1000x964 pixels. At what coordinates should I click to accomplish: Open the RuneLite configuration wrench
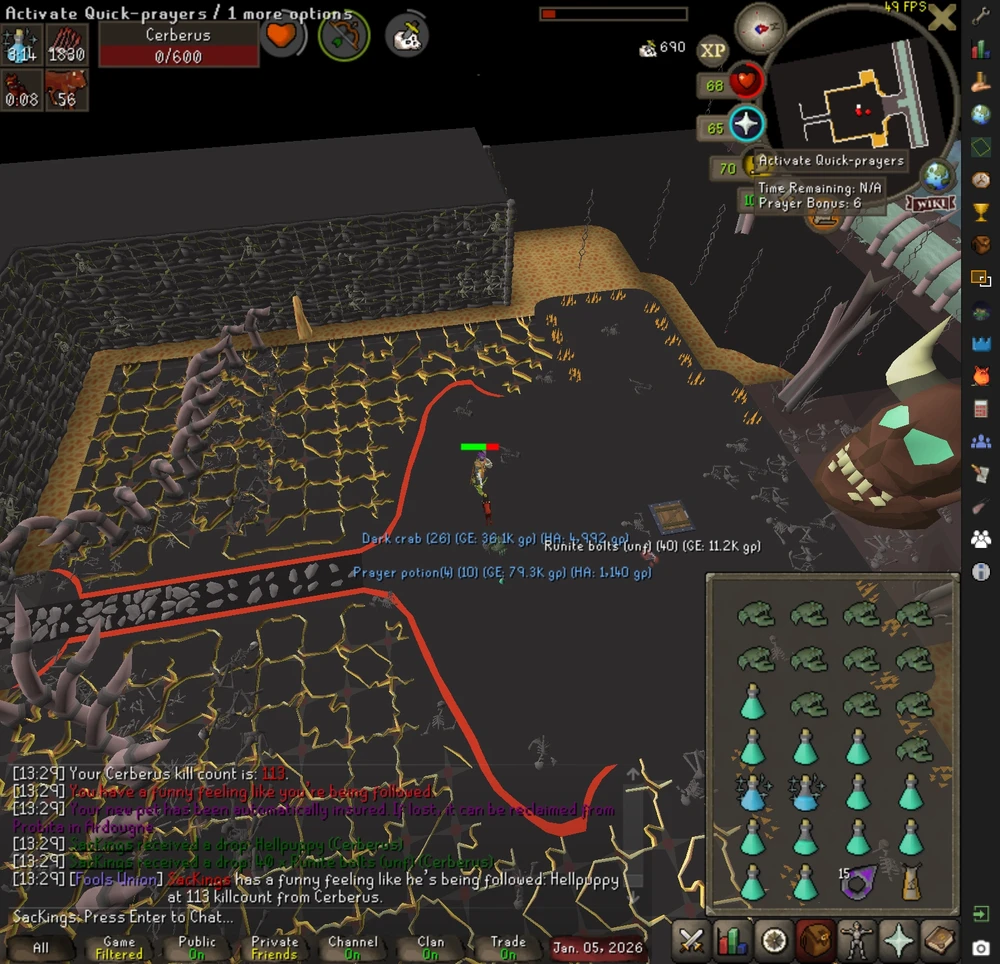(981, 18)
